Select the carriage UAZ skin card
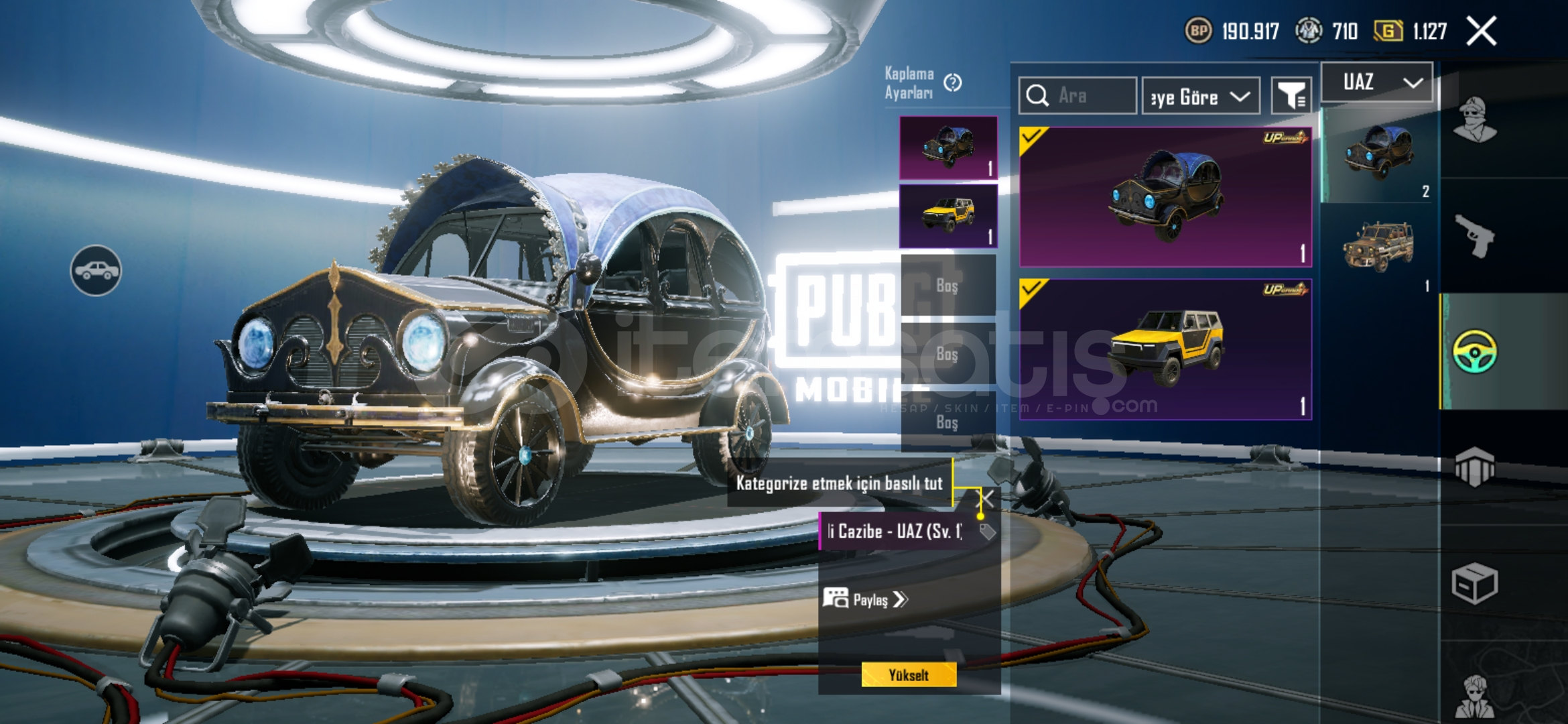The image size is (1568, 724). point(1165,197)
